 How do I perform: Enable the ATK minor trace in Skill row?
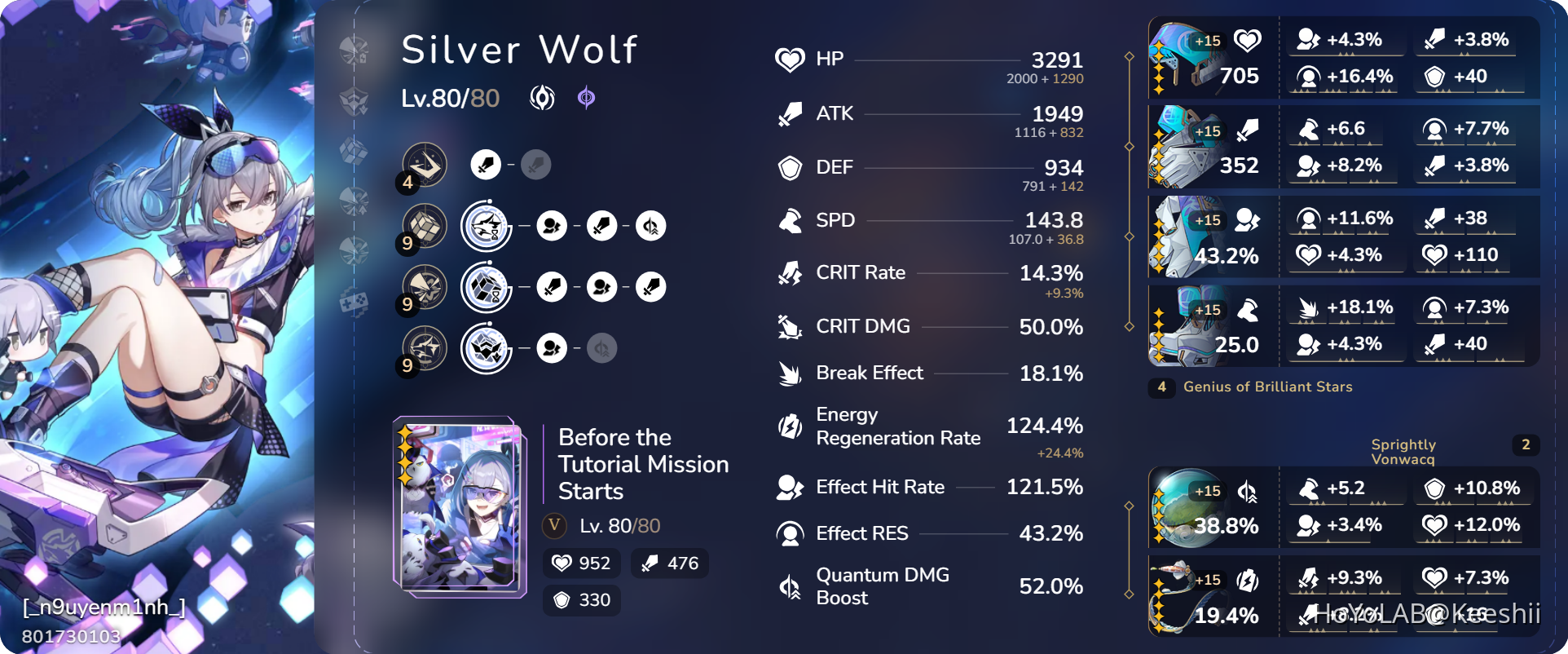pyautogui.click(x=601, y=226)
